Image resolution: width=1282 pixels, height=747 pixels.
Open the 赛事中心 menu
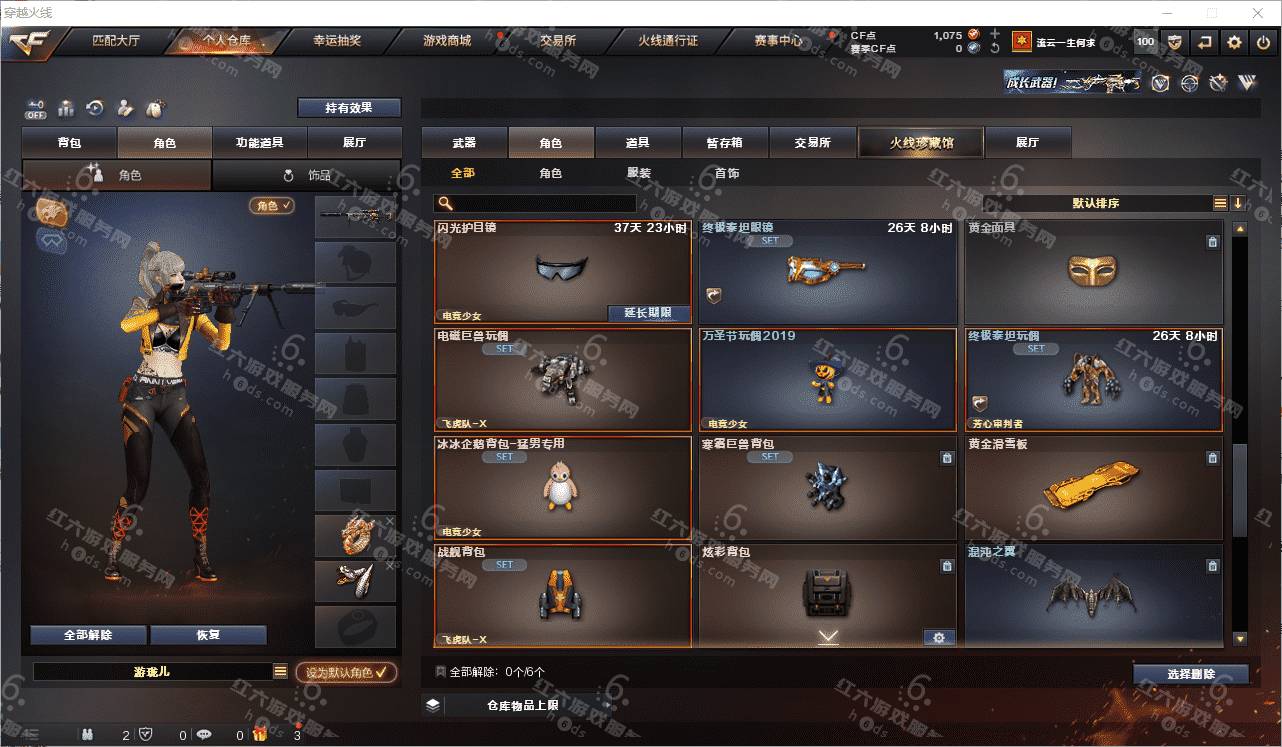[x=778, y=41]
